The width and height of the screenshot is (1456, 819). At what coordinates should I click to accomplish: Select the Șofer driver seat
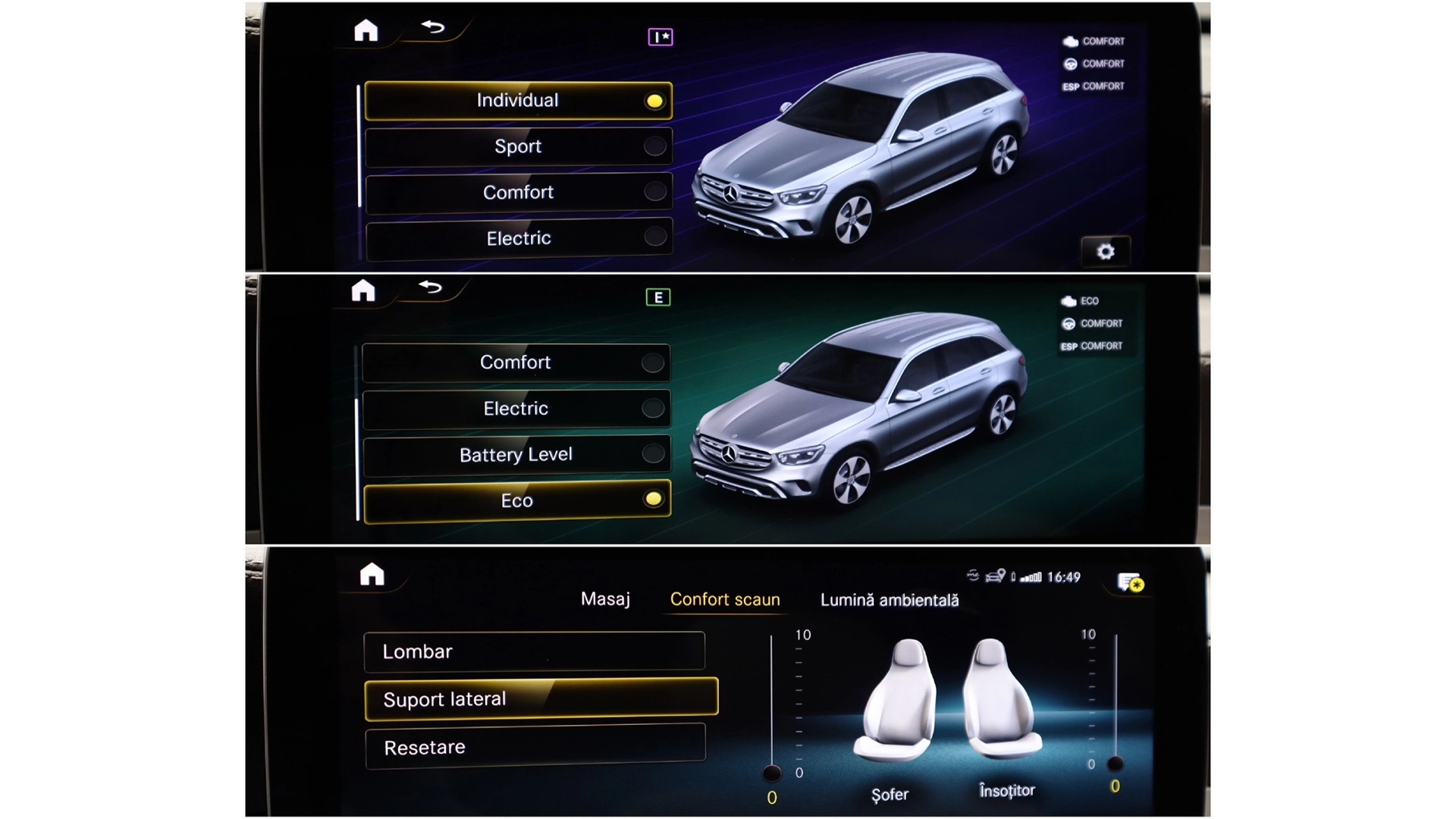(895, 701)
